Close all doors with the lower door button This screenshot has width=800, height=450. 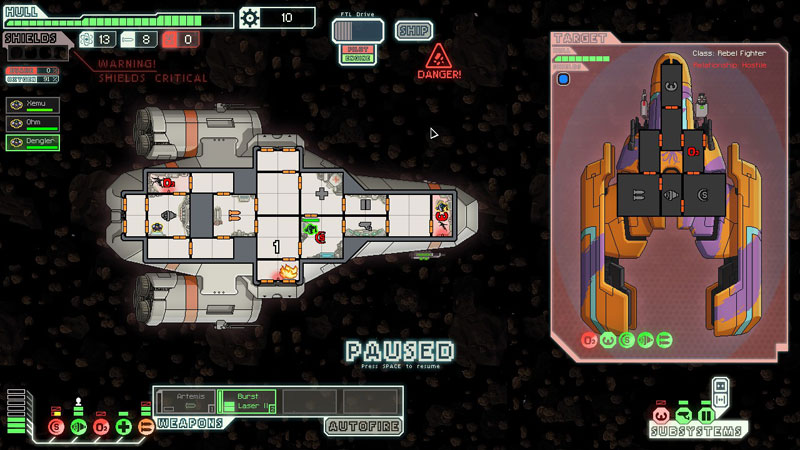pos(719,400)
